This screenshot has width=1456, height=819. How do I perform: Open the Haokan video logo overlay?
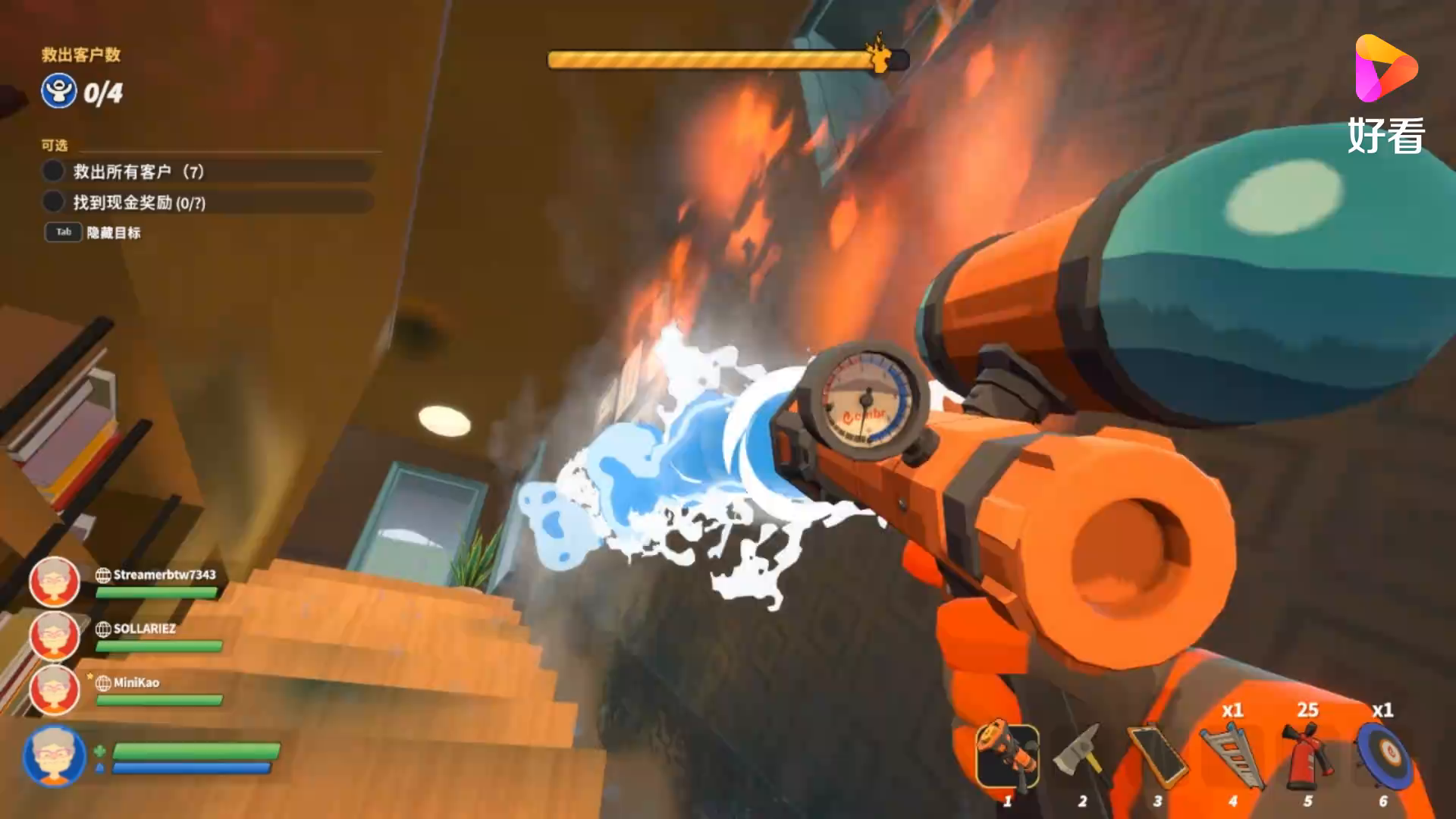coord(1385,94)
